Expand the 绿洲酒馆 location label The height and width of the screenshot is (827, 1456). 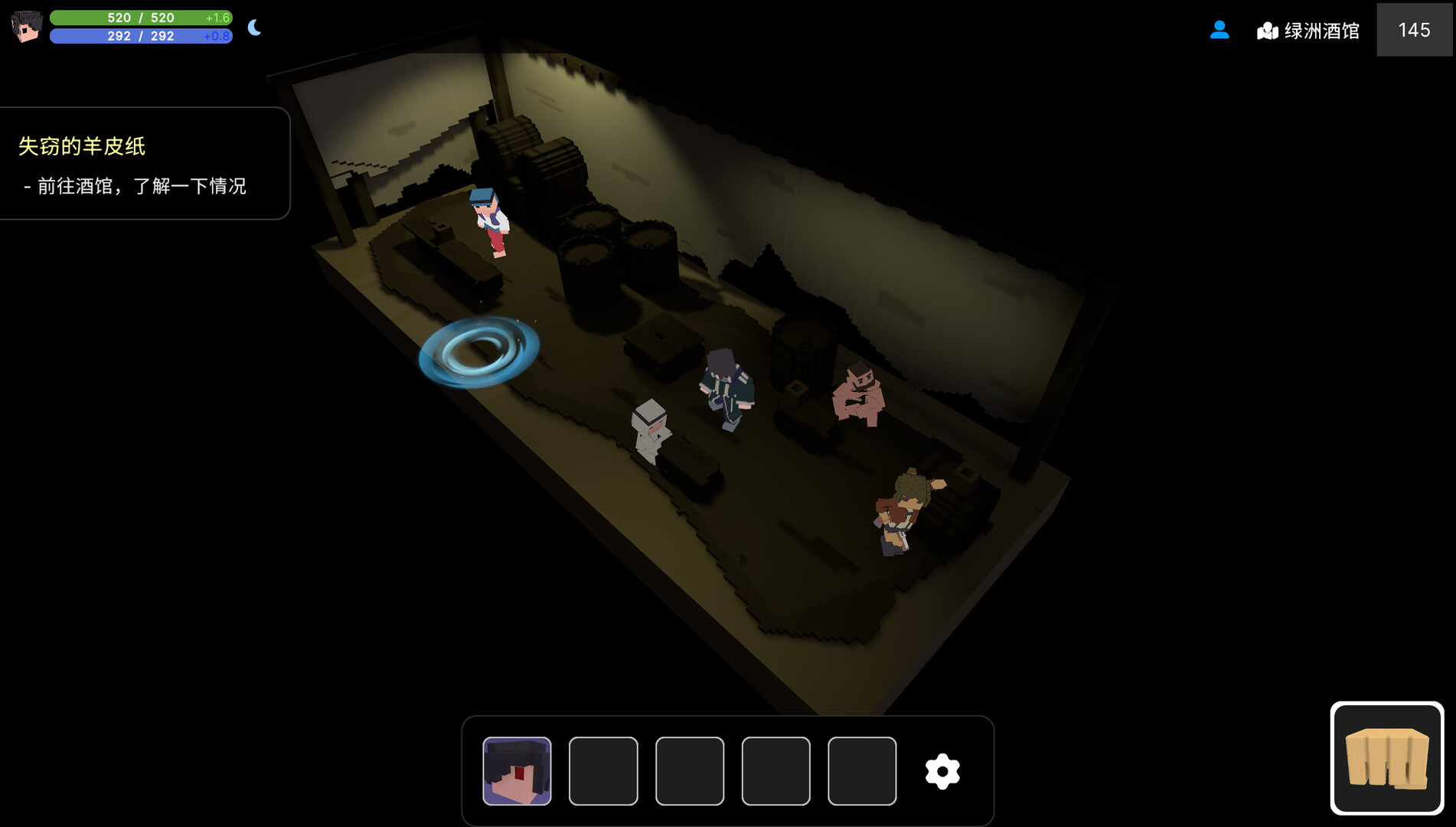1324,31
